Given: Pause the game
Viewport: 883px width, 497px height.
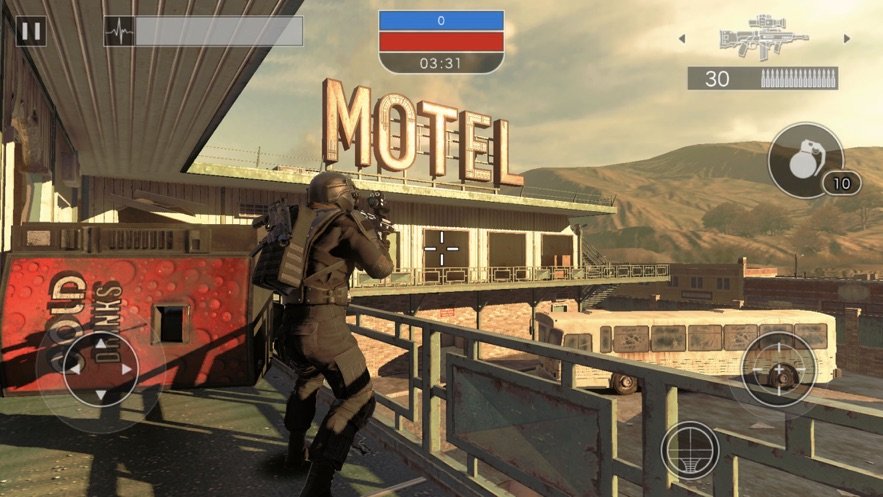Looking at the screenshot, I should point(31,30).
